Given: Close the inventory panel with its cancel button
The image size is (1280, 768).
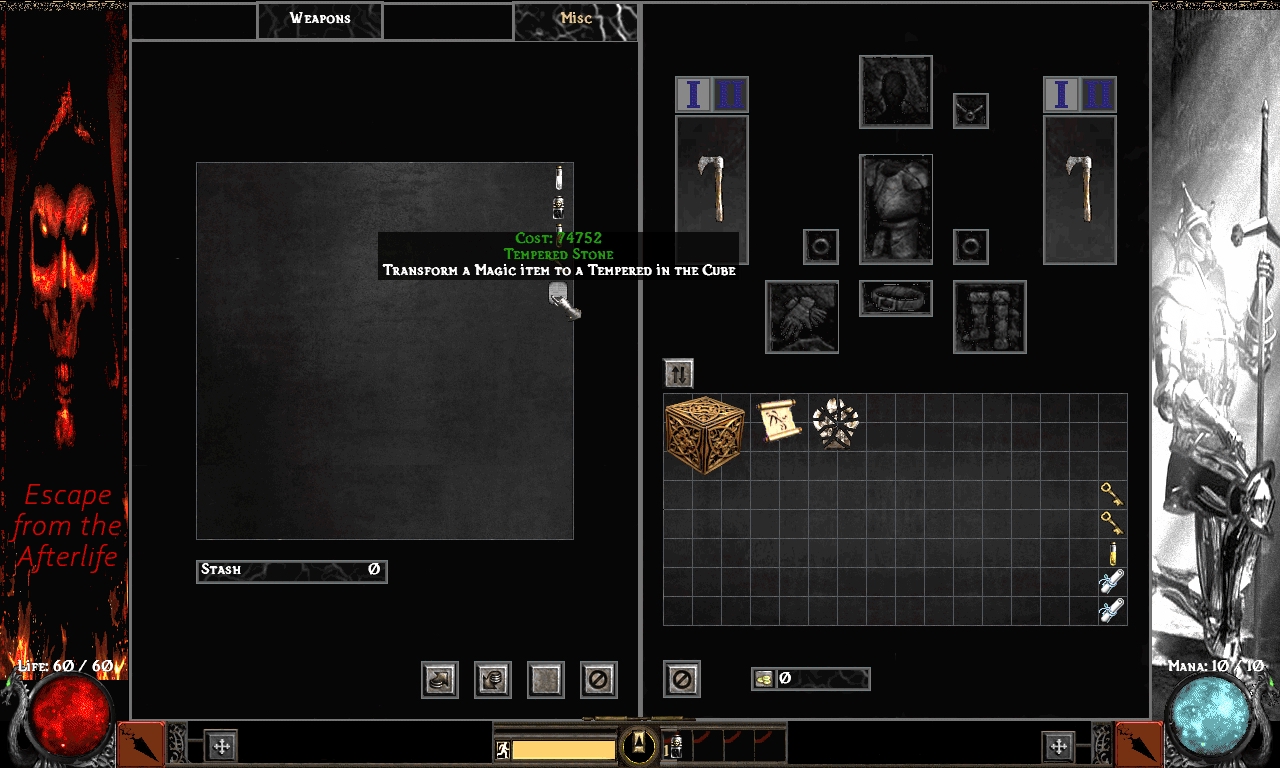Looking at the screenshot, I should point(682,679).
